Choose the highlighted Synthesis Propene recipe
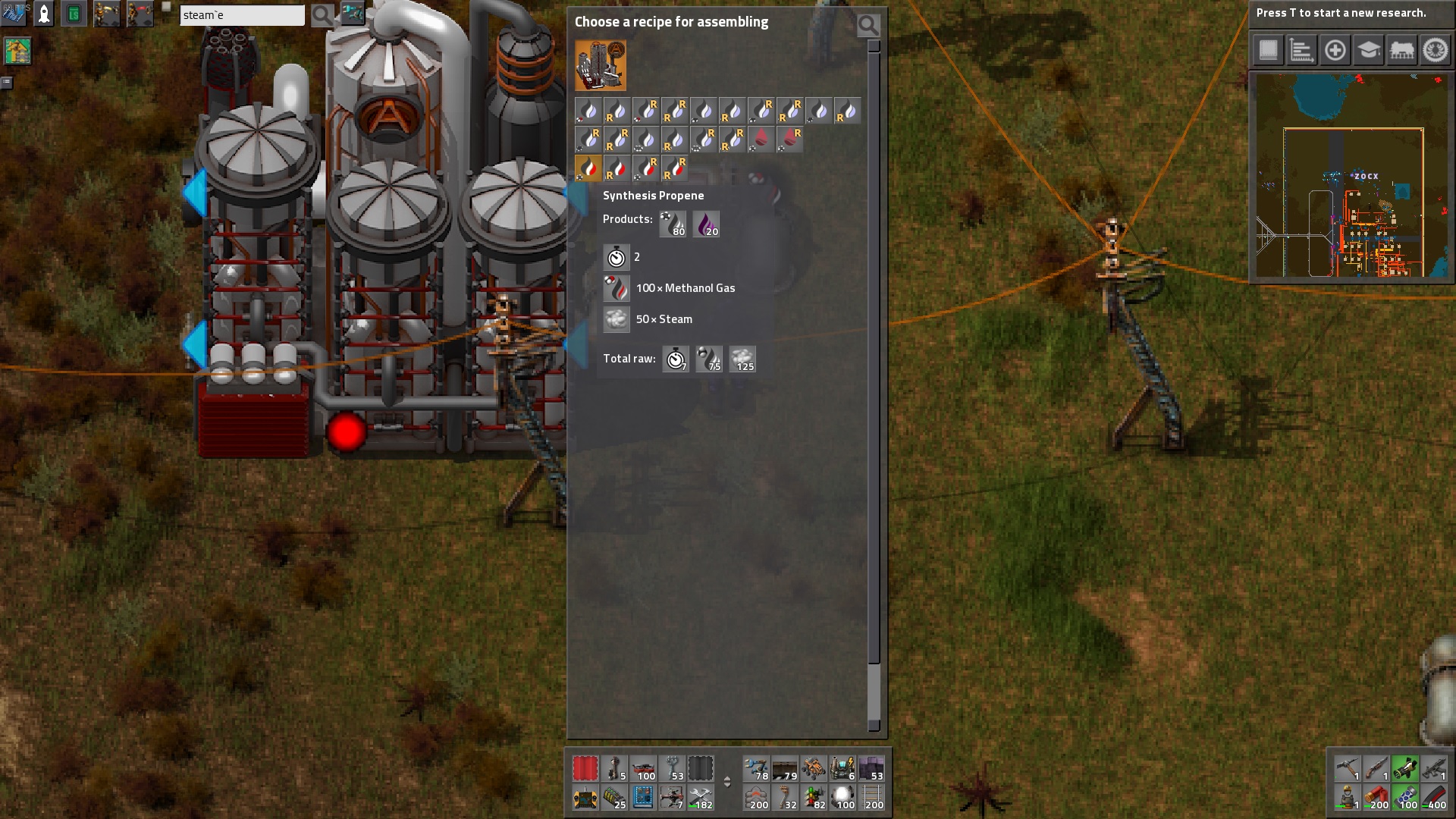The image size is (1456, 819). coord(588,168)
